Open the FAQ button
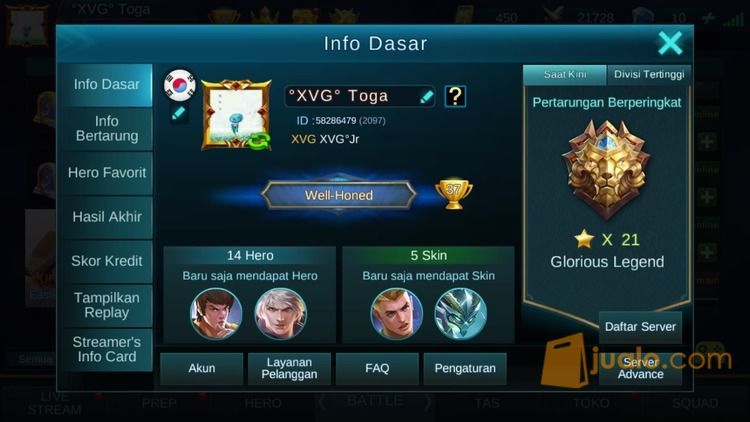The image size is (750, 422). pos(377,368)
